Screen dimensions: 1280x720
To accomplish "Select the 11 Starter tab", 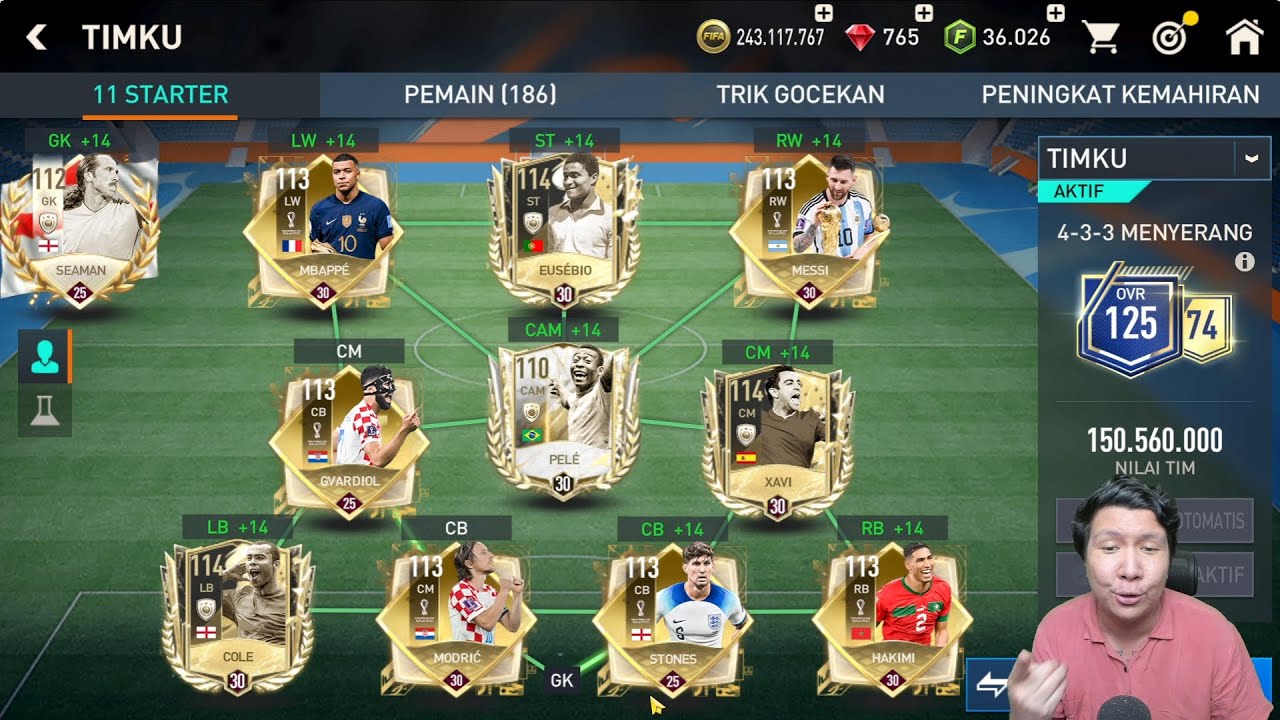I will [x=160, y=95].
